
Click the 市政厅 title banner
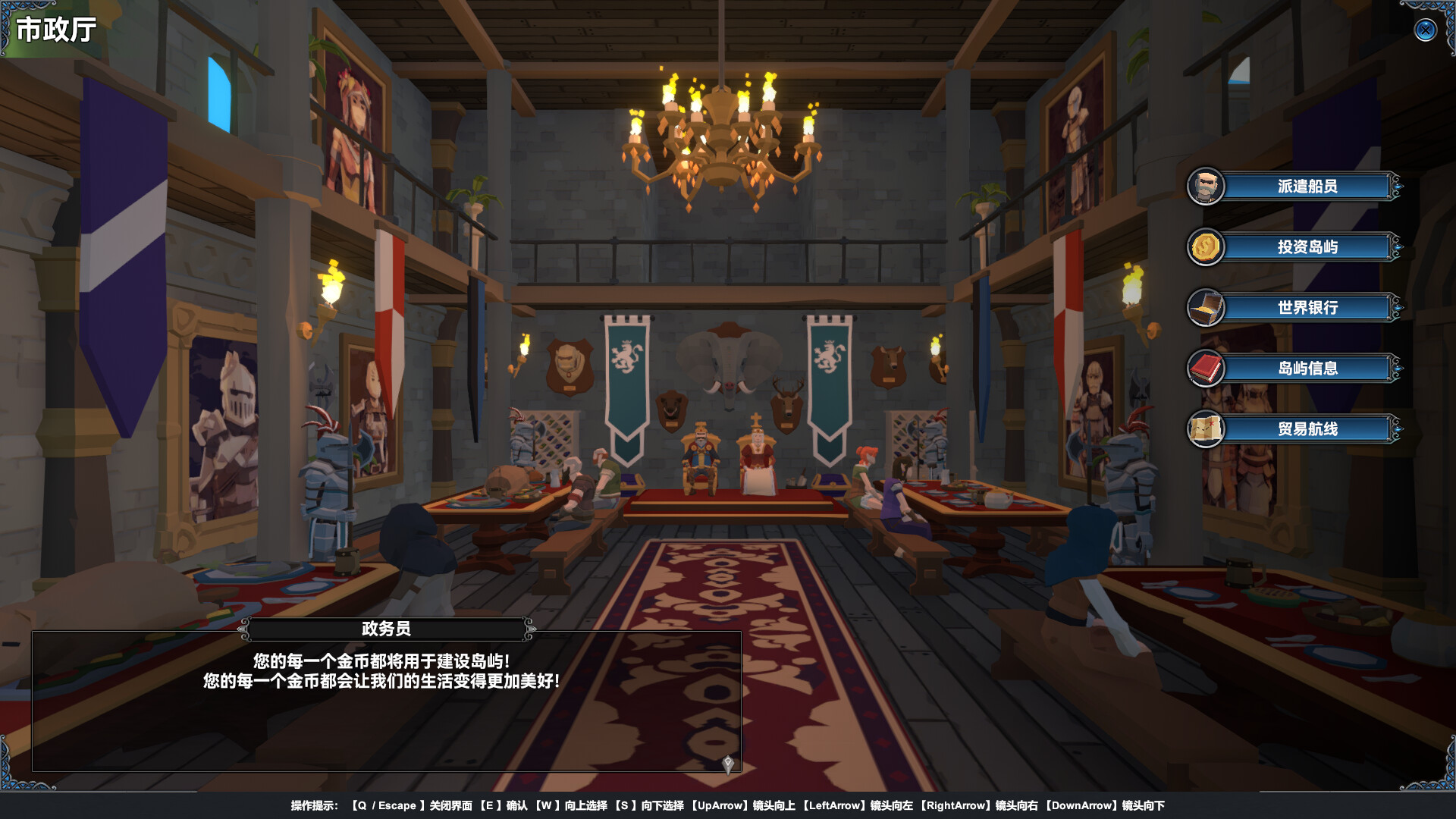pyautogui.click(x=57, y=30)
